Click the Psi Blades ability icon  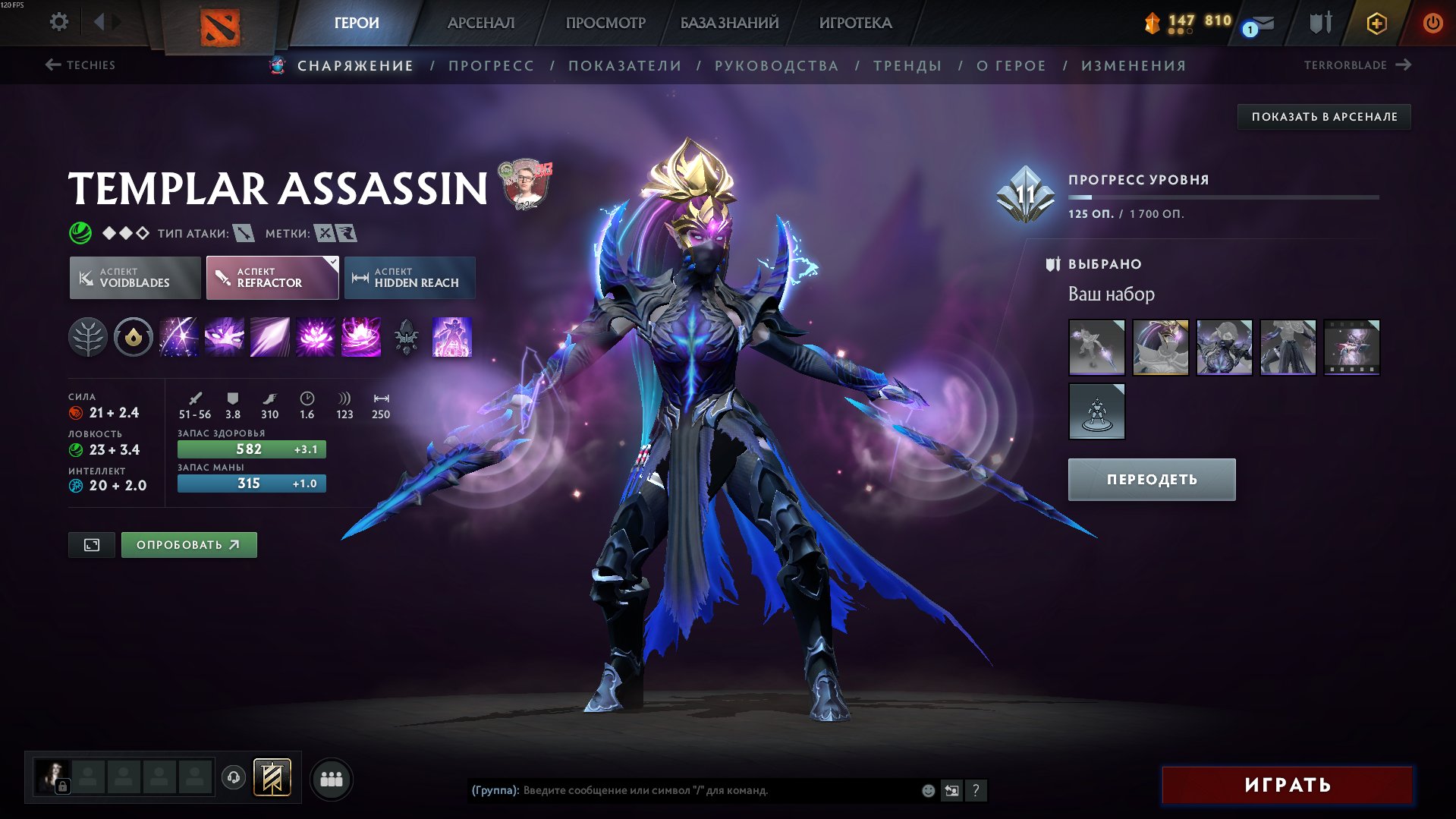269,338
